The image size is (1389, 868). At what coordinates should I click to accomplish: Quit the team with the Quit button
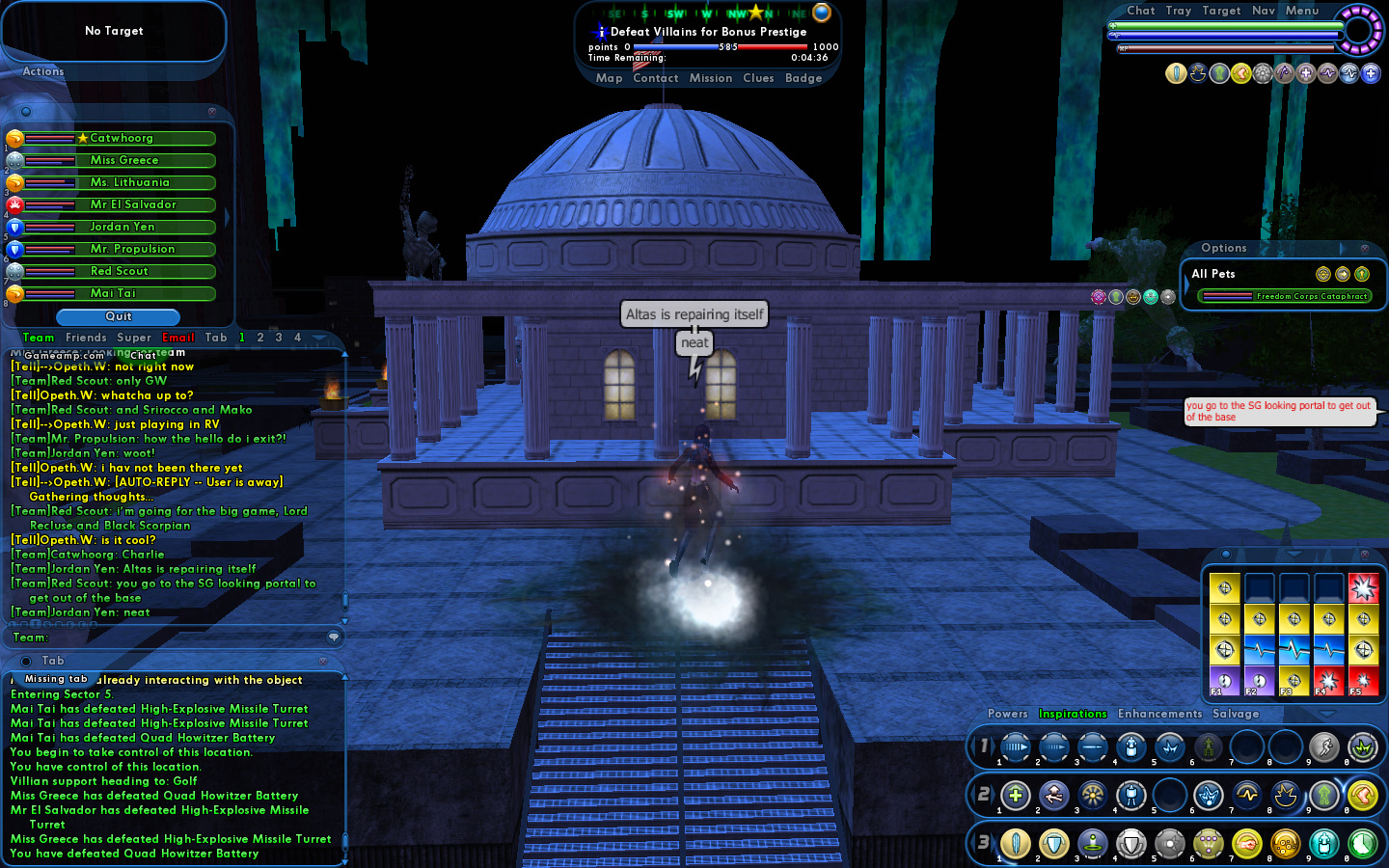[119, 316]
